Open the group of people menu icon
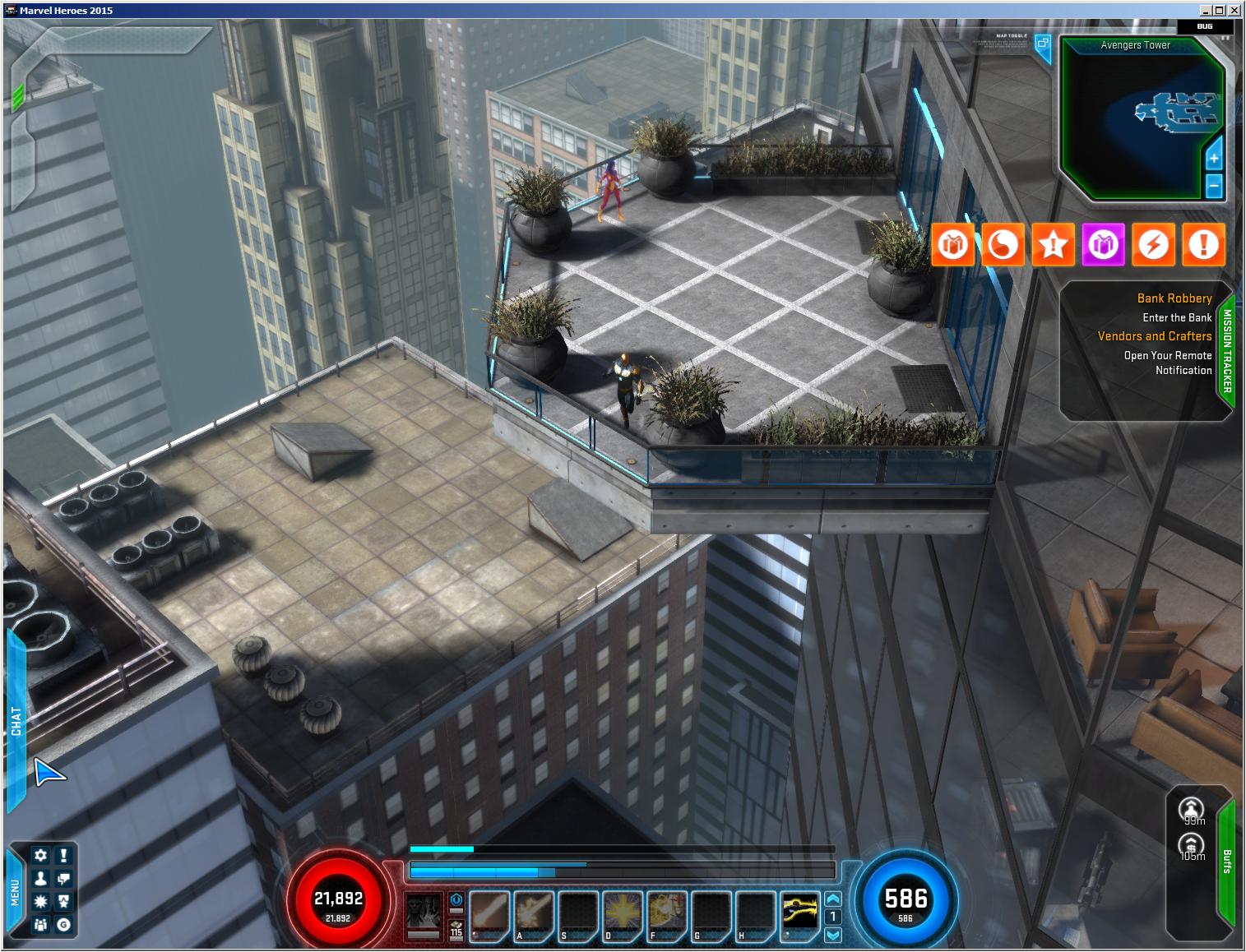 [x=40, y=925]
